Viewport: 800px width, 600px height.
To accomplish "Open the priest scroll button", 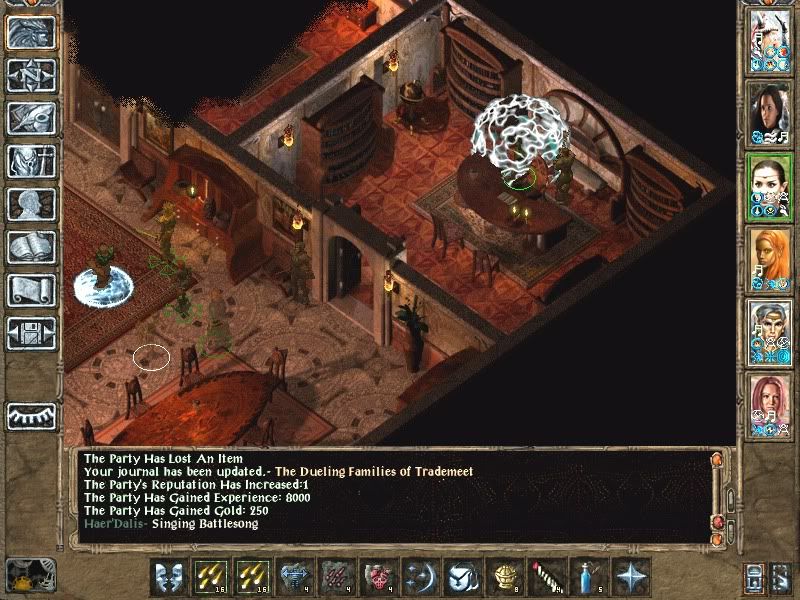I will click(31, 290).
